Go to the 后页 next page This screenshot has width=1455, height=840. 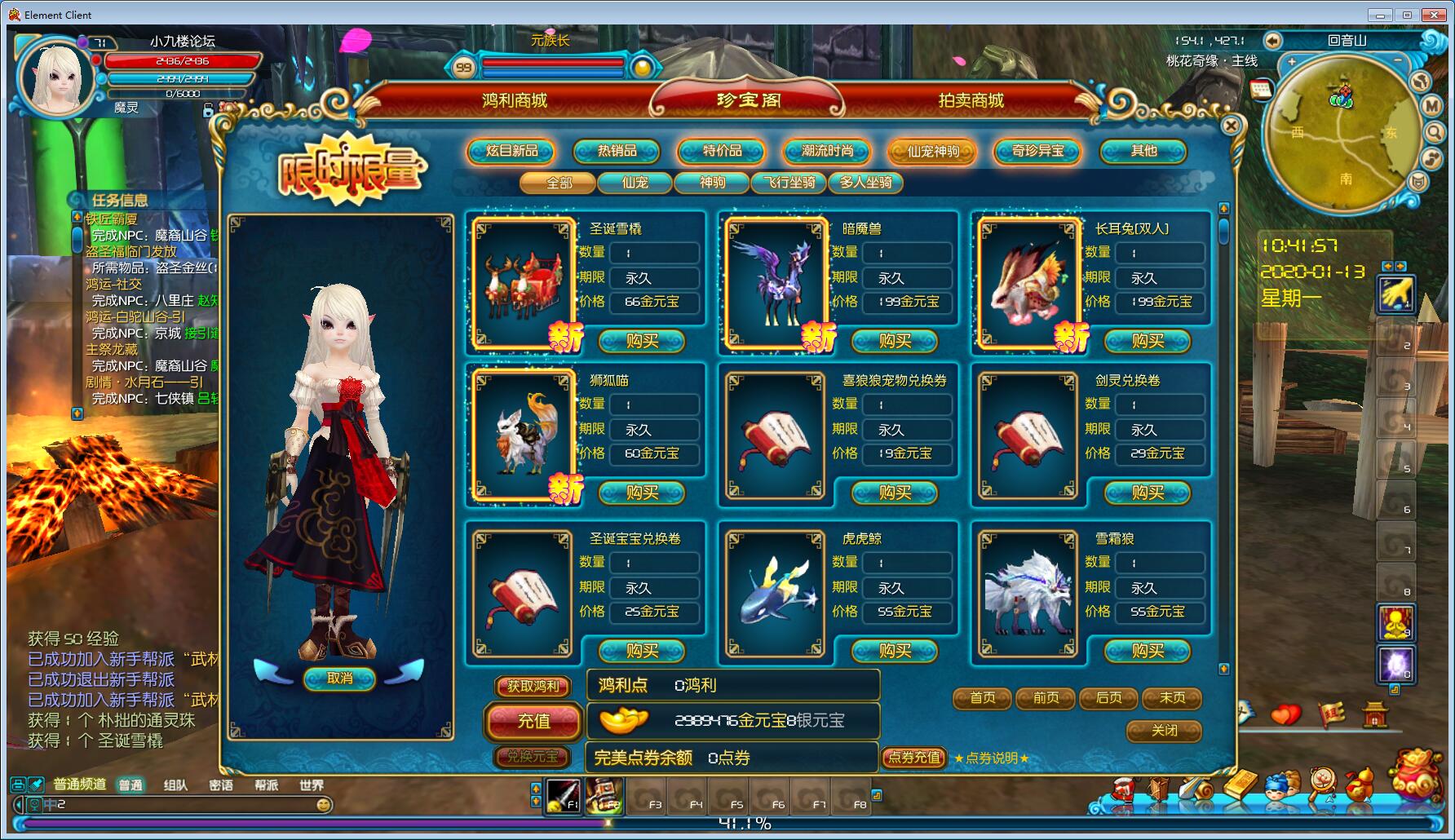pyautogui.click(x=1109, y=698)
